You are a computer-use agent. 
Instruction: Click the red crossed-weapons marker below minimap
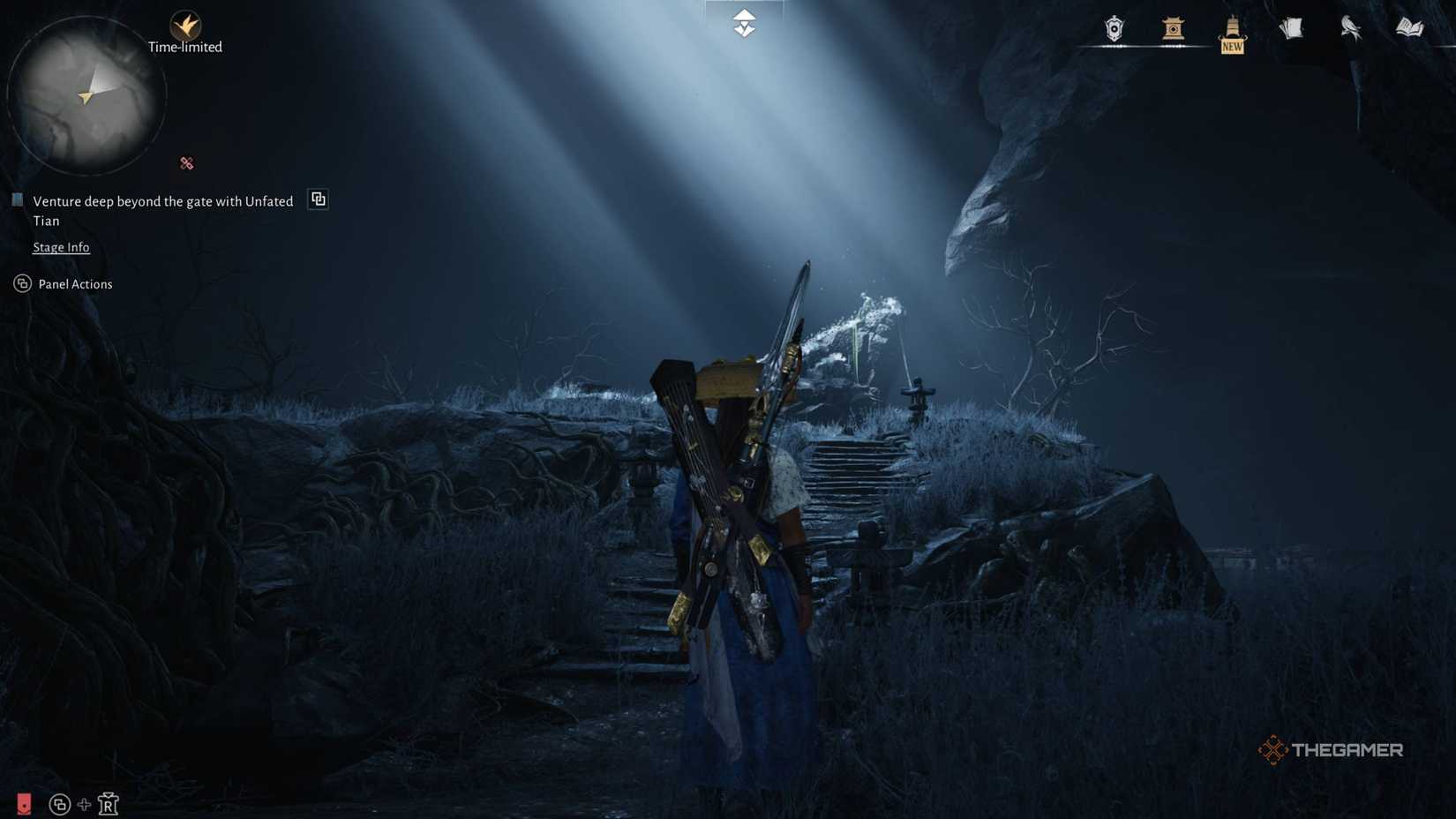[x=186, y=162]
